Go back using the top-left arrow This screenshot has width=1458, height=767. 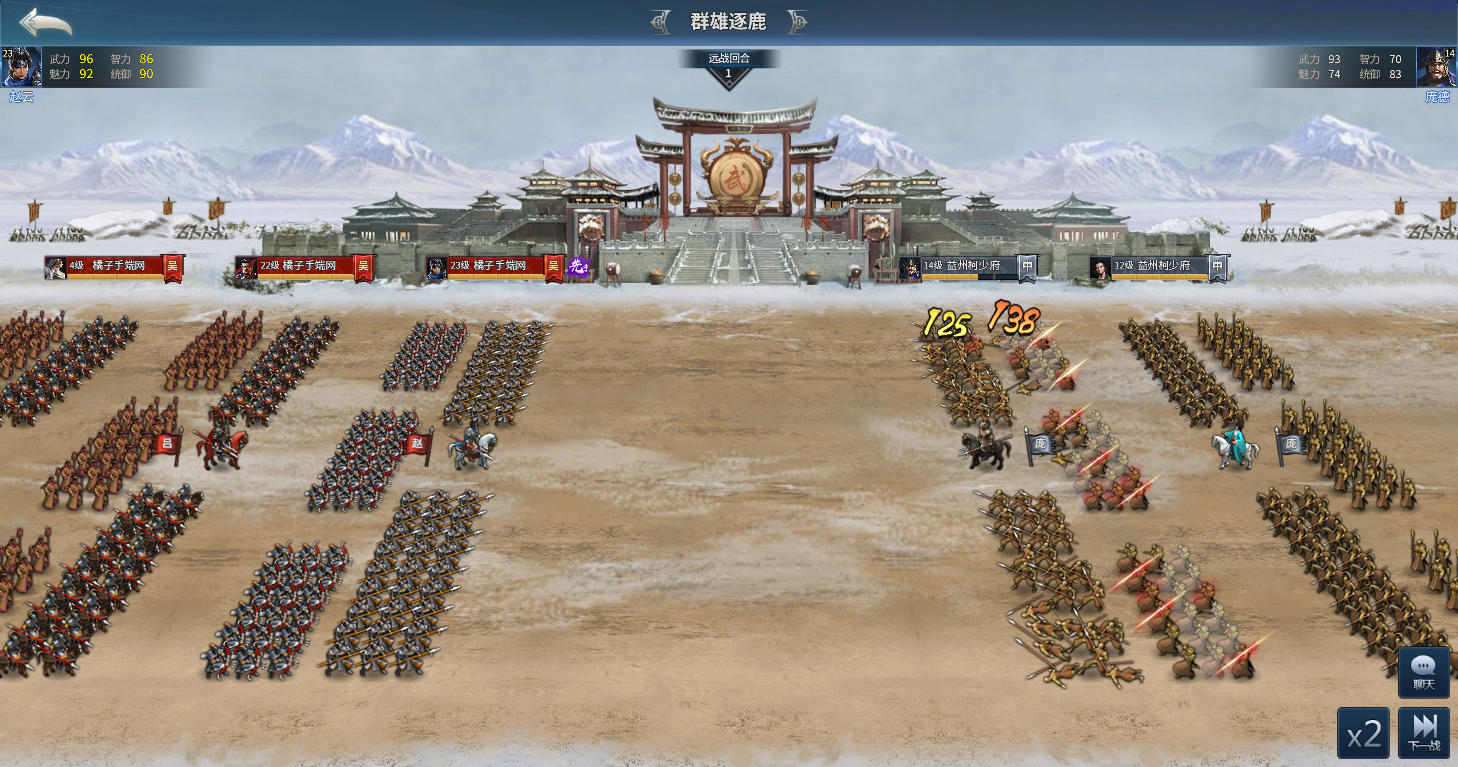(x=44, y=22)
